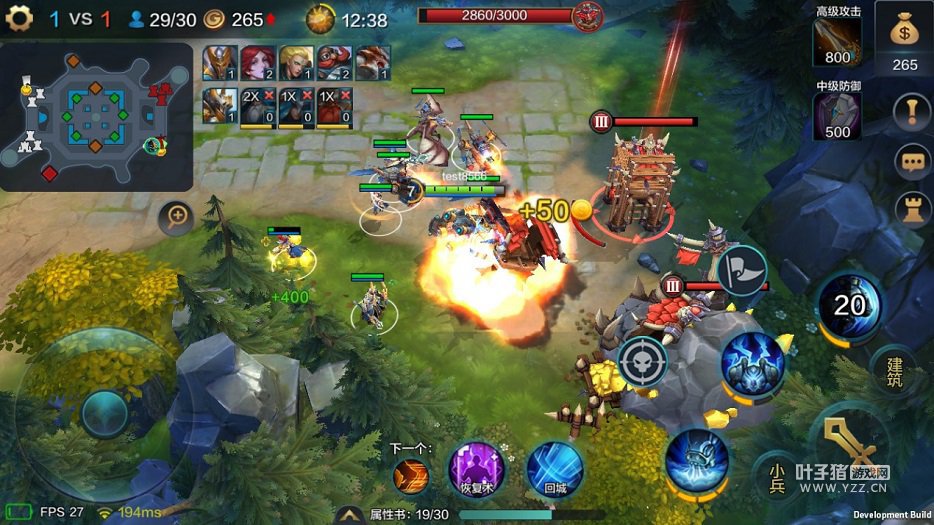
Task: Use the 恢复术 healing spell
Action: coord(476,469)
